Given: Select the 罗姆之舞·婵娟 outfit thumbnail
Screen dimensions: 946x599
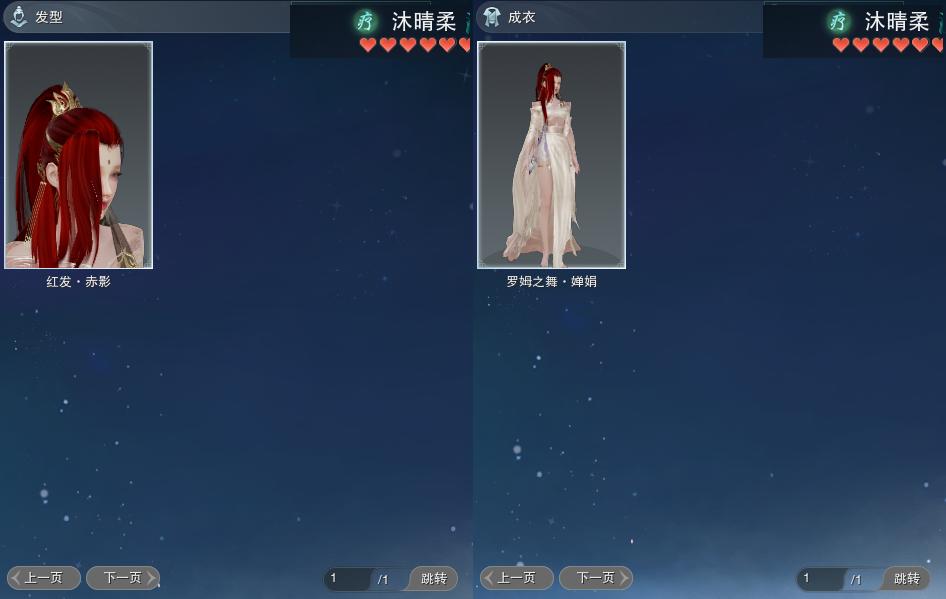Looking at the screenshot, I should point(551,155).
